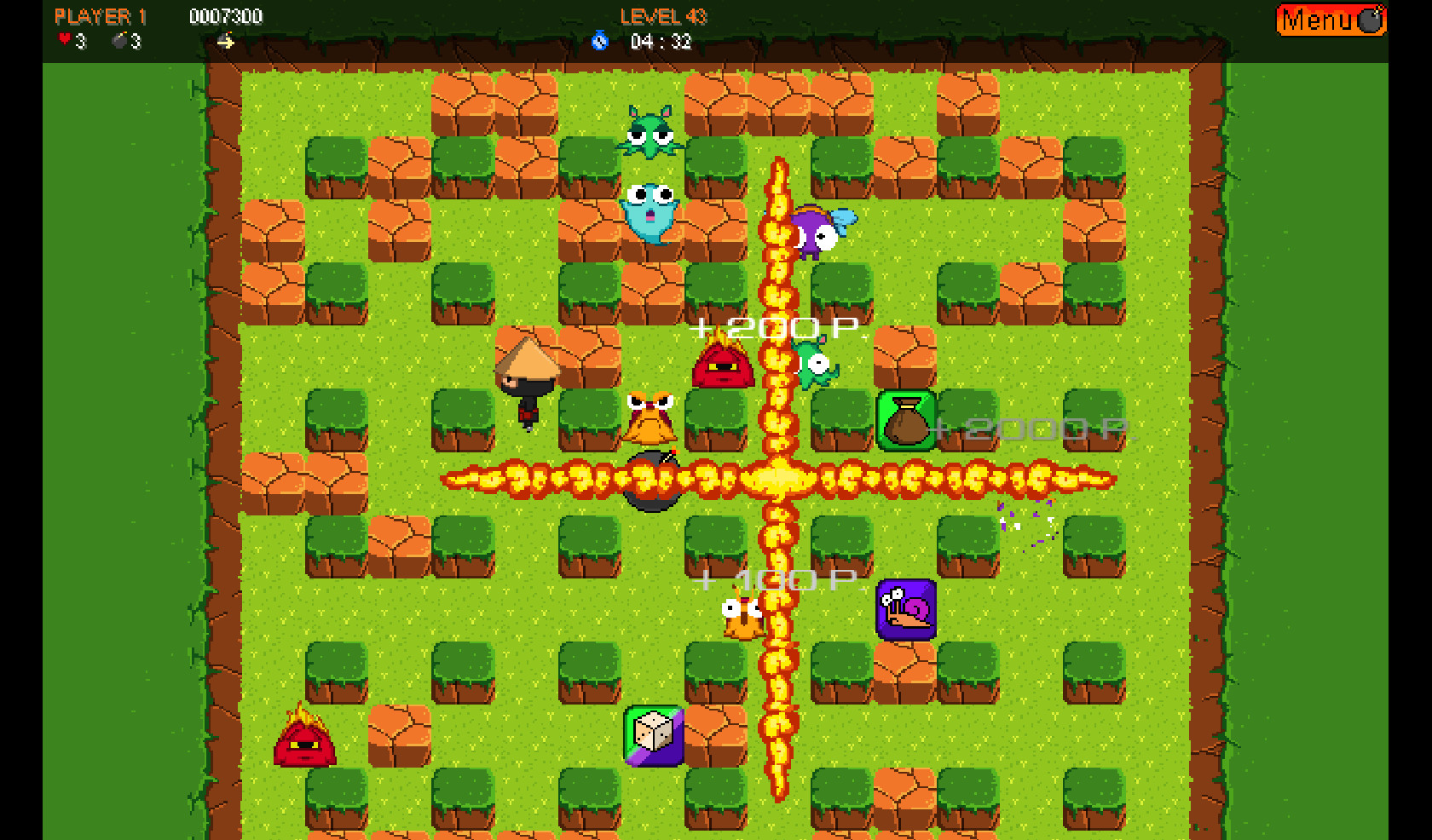The height and width of the screenshot is (840, 1432).
Task: Open the Menu button
Action: 1325,19
